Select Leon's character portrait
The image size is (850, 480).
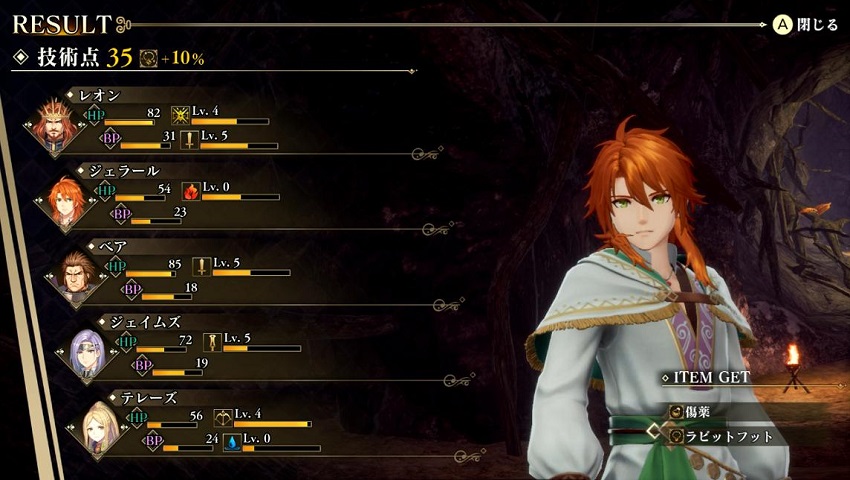52,124
